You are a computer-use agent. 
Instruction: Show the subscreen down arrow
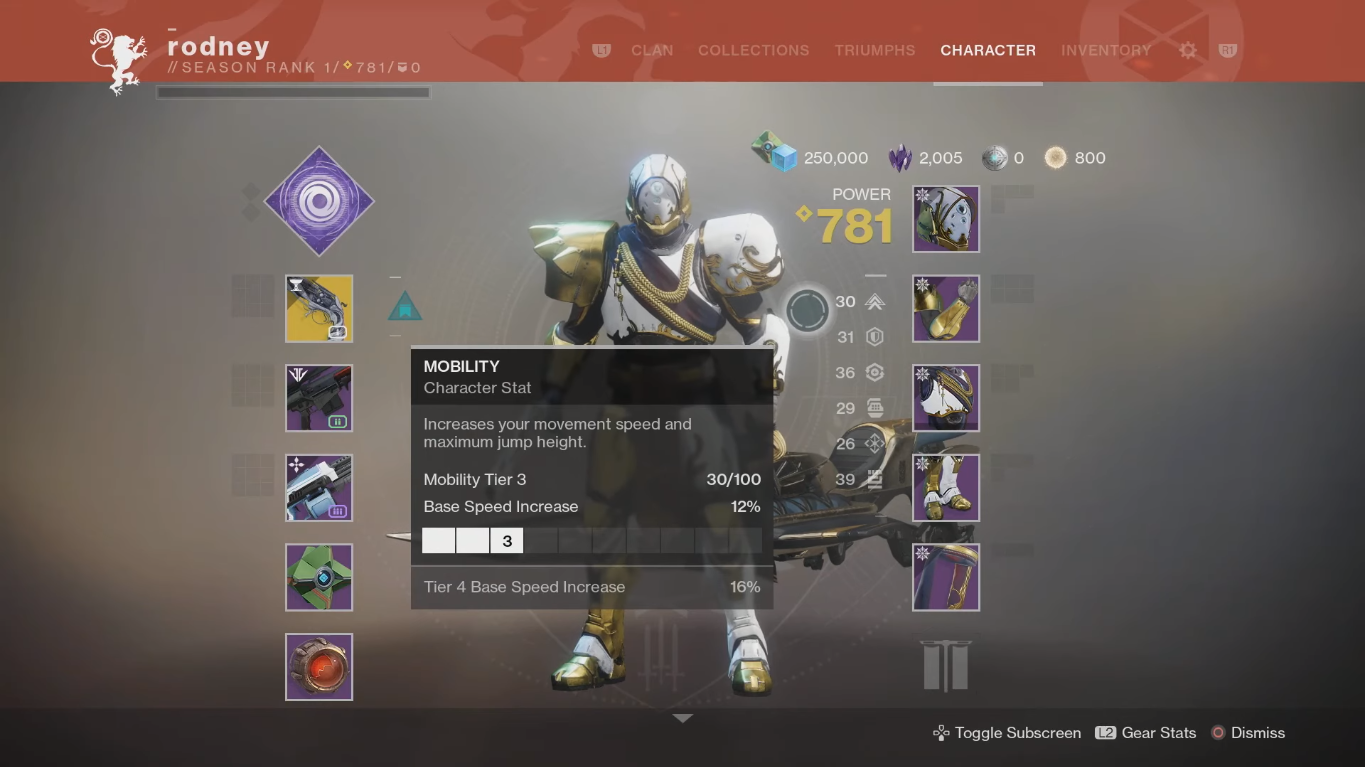point(682,718)
